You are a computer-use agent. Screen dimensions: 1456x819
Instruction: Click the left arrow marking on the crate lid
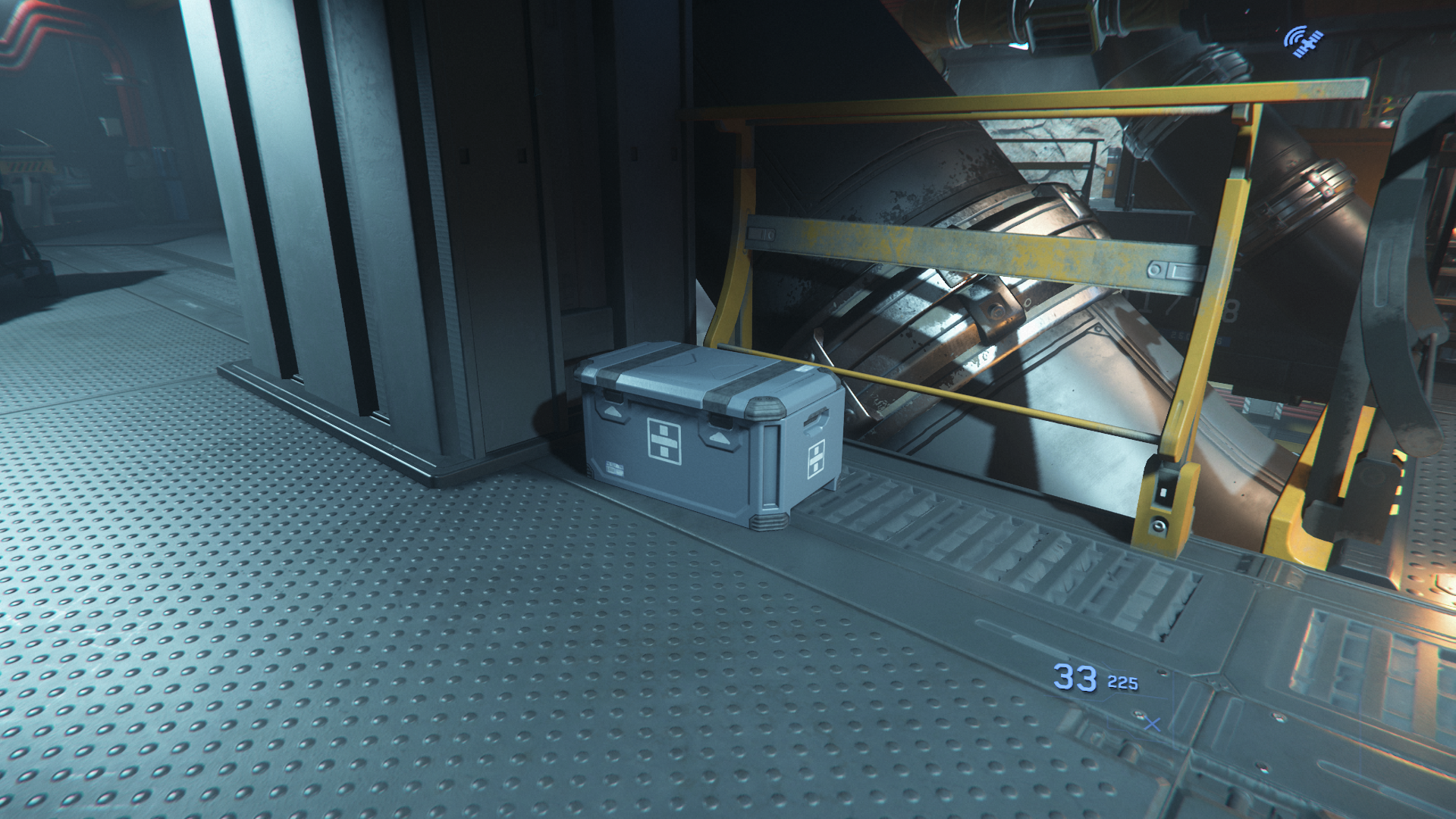click(x=613, y=410)
